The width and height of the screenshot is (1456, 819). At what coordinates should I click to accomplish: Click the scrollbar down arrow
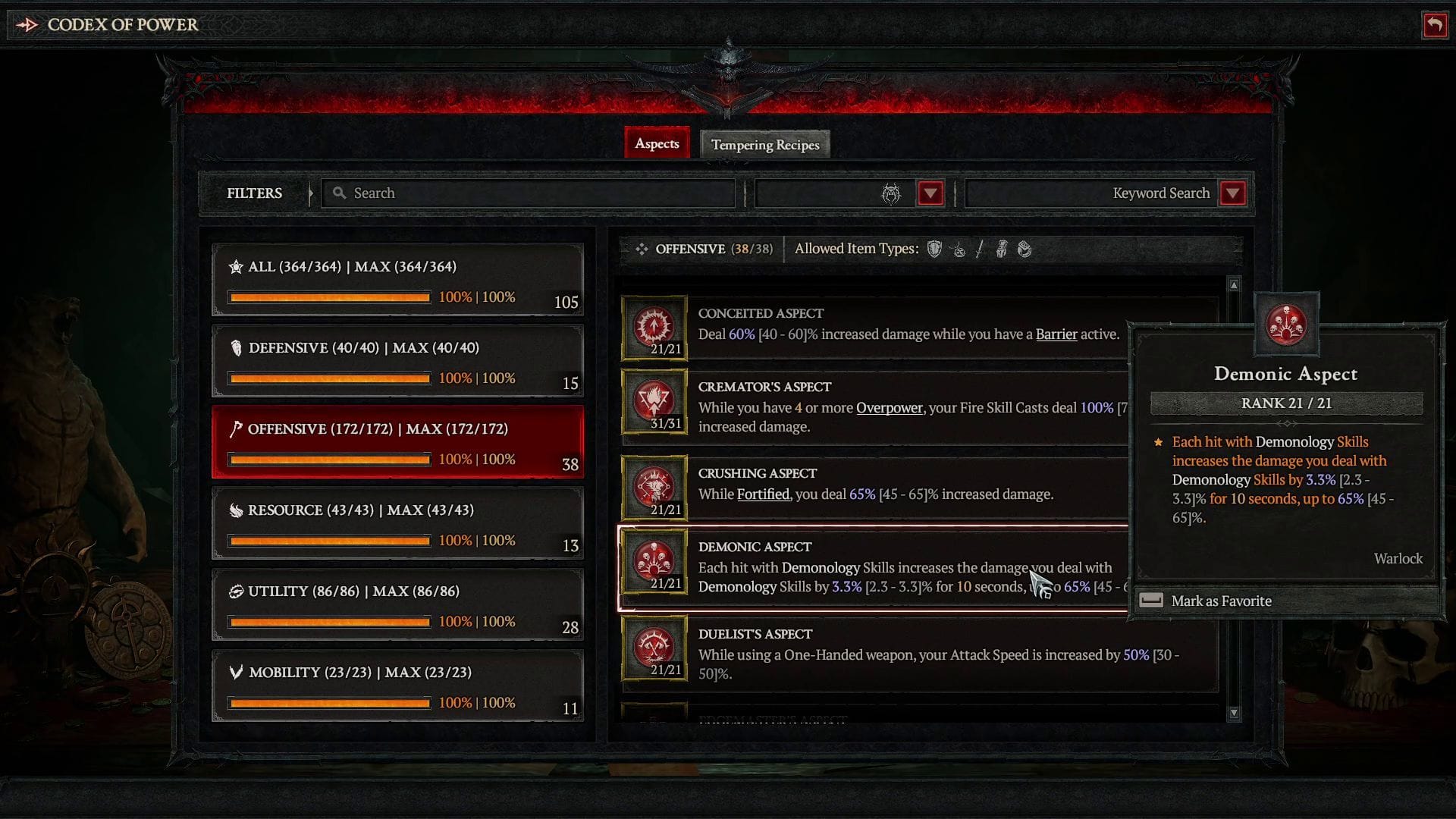[1233, 713]
